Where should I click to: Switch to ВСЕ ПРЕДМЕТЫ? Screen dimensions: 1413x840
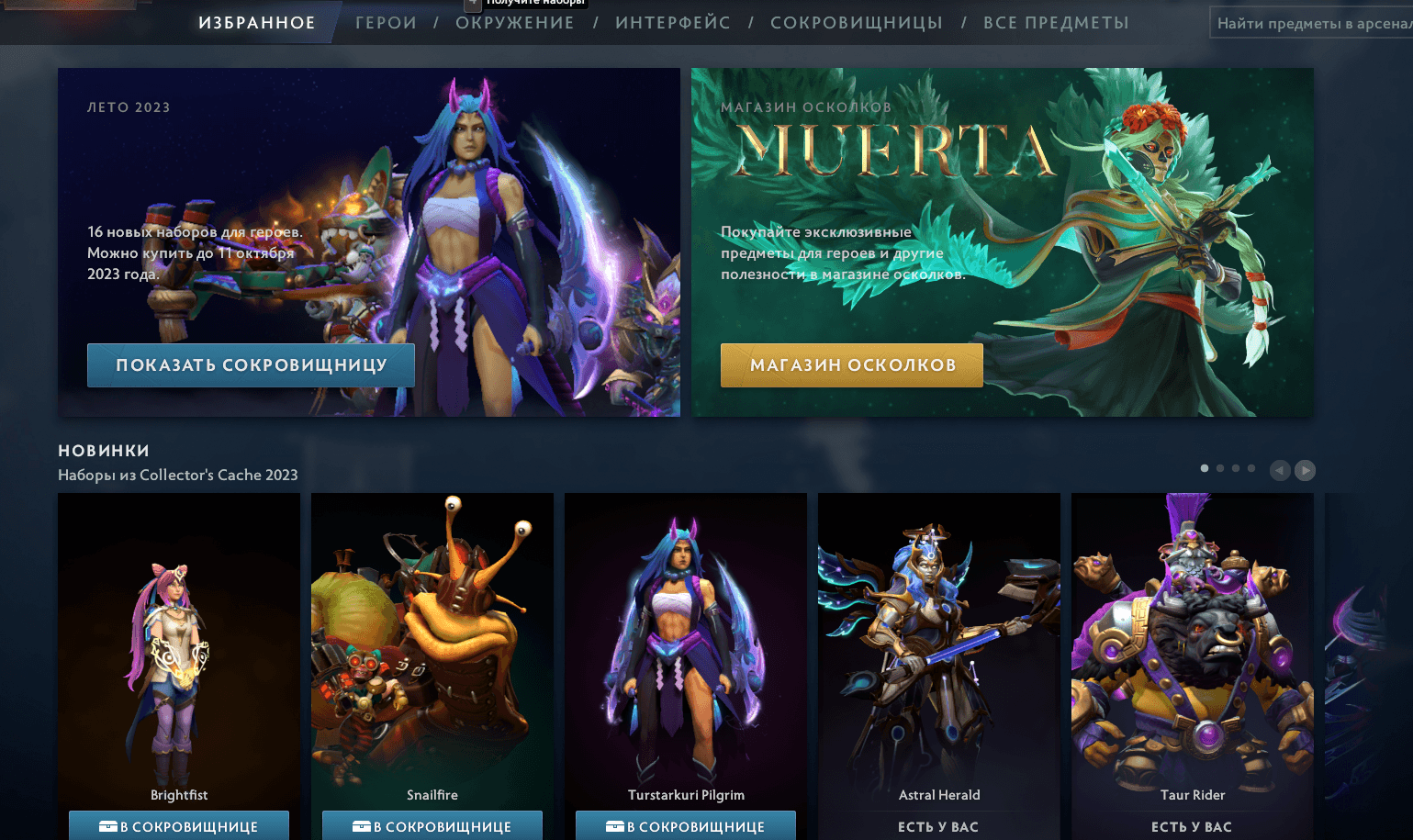pyautogui.click(x=1056, y=22)
